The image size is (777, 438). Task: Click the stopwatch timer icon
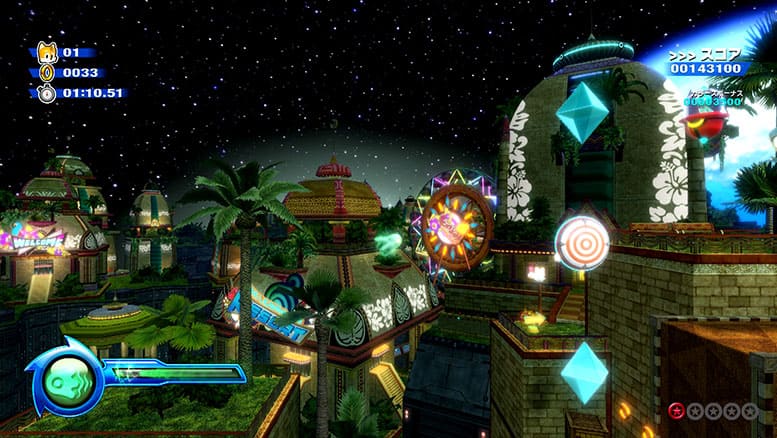(47, 93)
